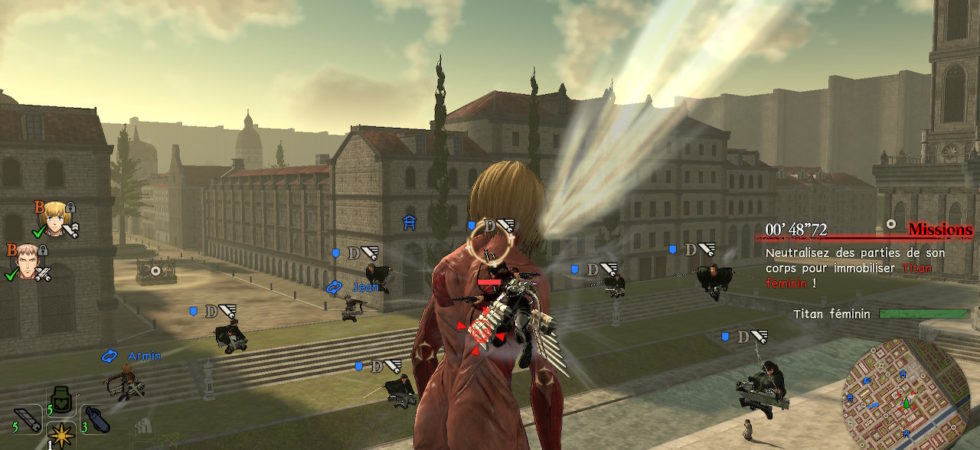Click the blue base marker above the building
Image resolution: width=980 pixels, height=450 pixels.
pos(409,223)
